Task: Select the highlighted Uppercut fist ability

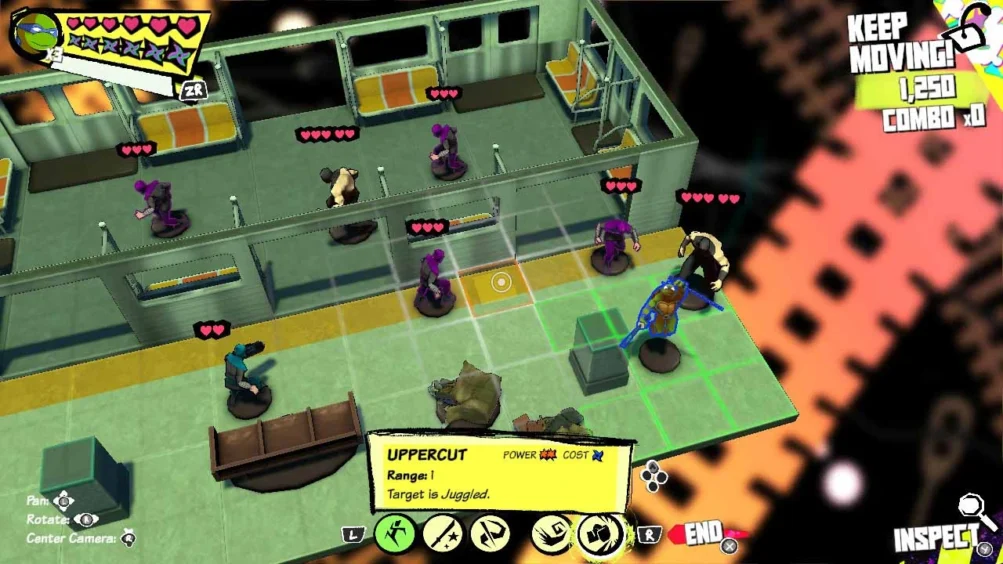Action: 599,533
